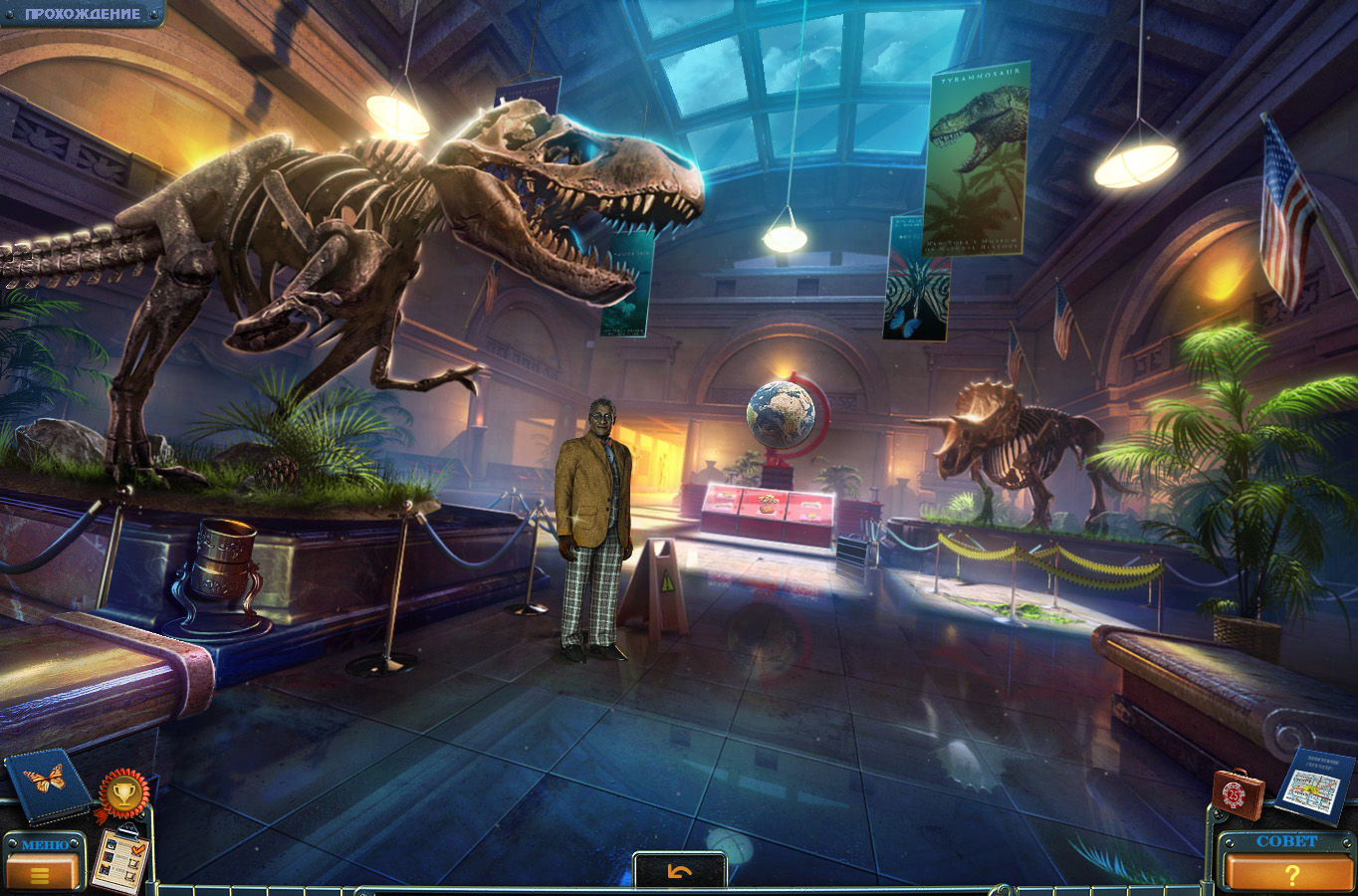Go back with the orange arrow button
This screenshot has width=1358, height=896.
[680, 872]
